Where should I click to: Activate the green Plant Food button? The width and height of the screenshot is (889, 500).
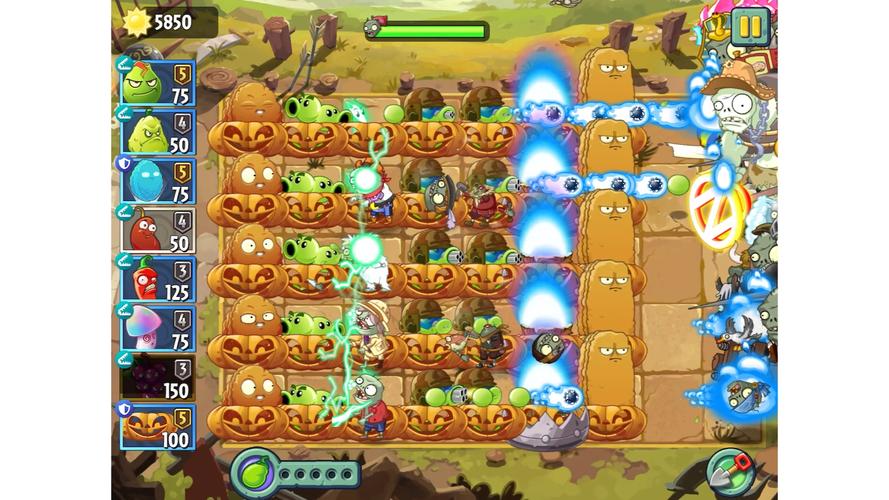253,471
